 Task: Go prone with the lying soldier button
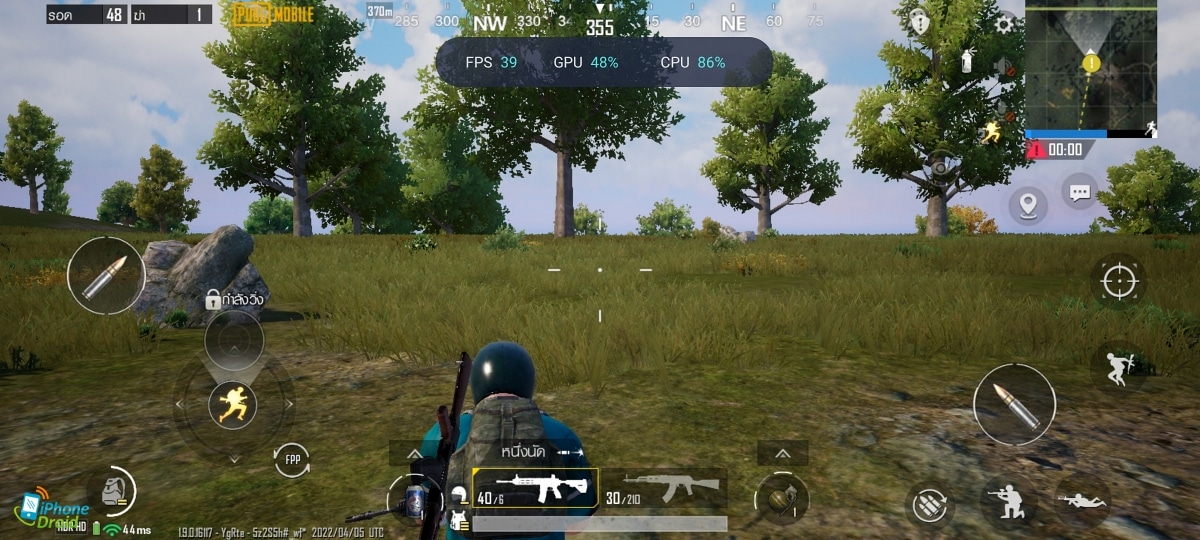[1083, 500]
